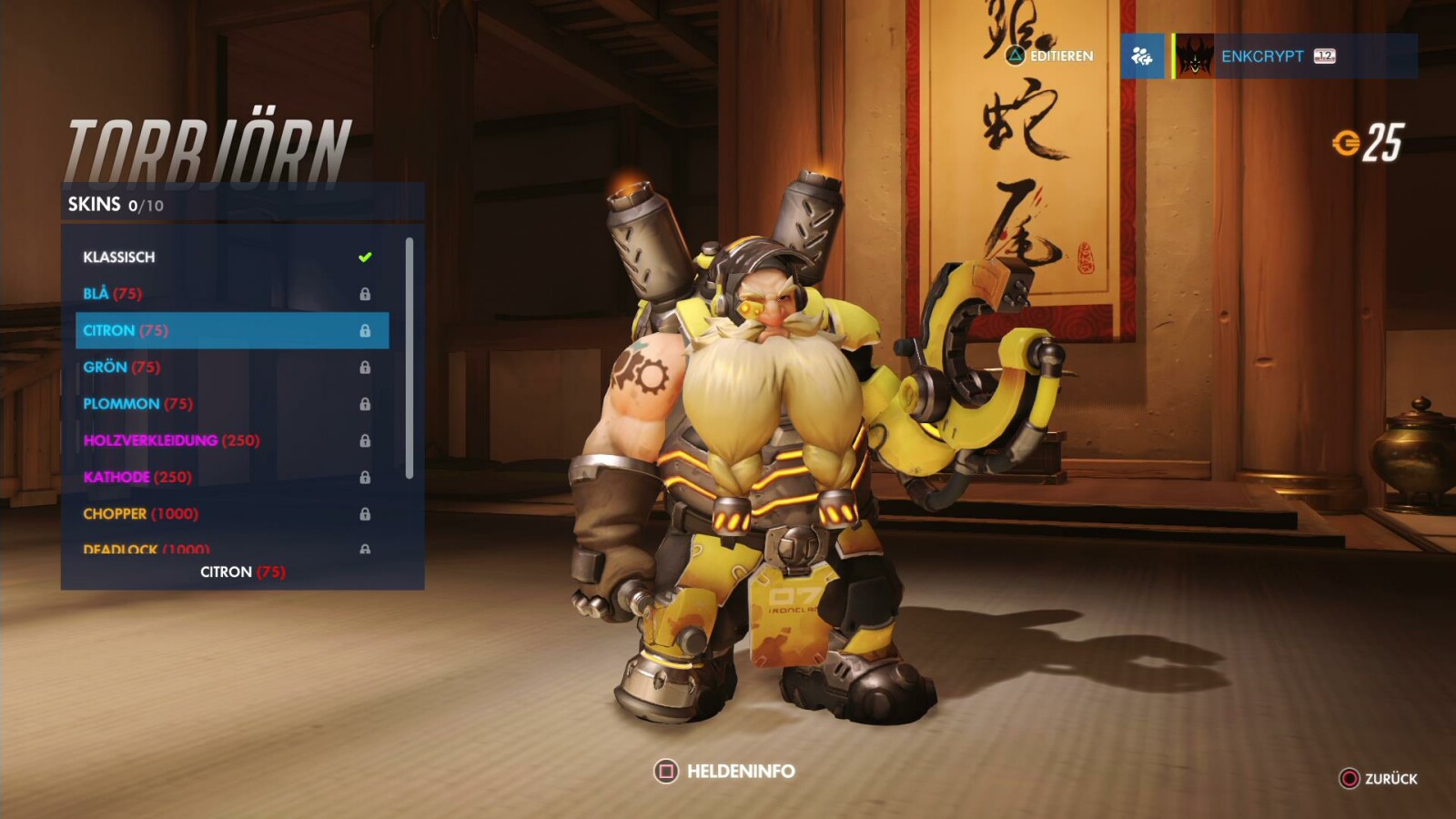The height and width of the screenshot is (819, 1456).
Task: Click the ENKCRYPT player portrait
Action: 1195,57
